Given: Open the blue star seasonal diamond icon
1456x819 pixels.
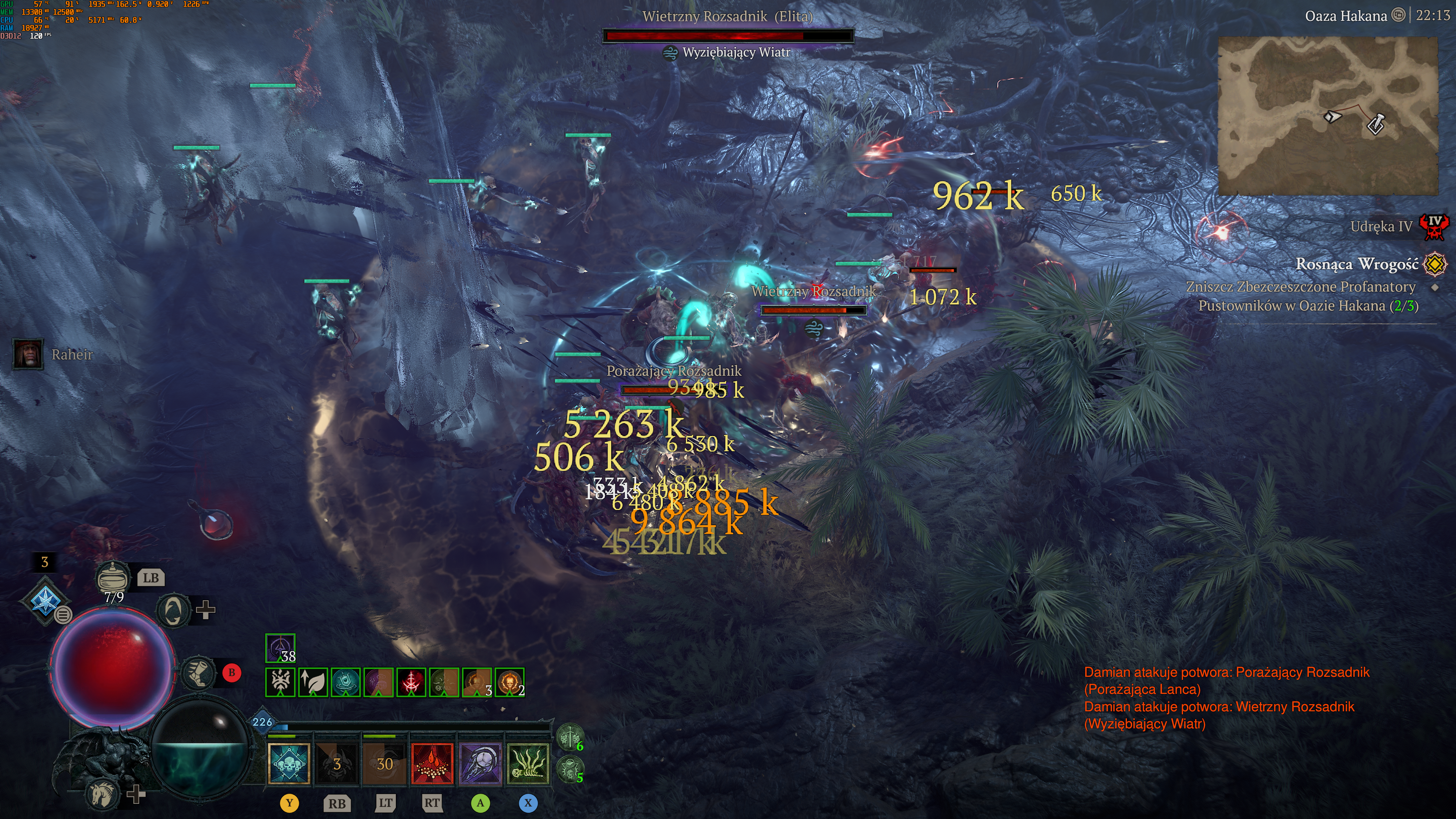Looking at the screenshot, I should pos(45,600).
